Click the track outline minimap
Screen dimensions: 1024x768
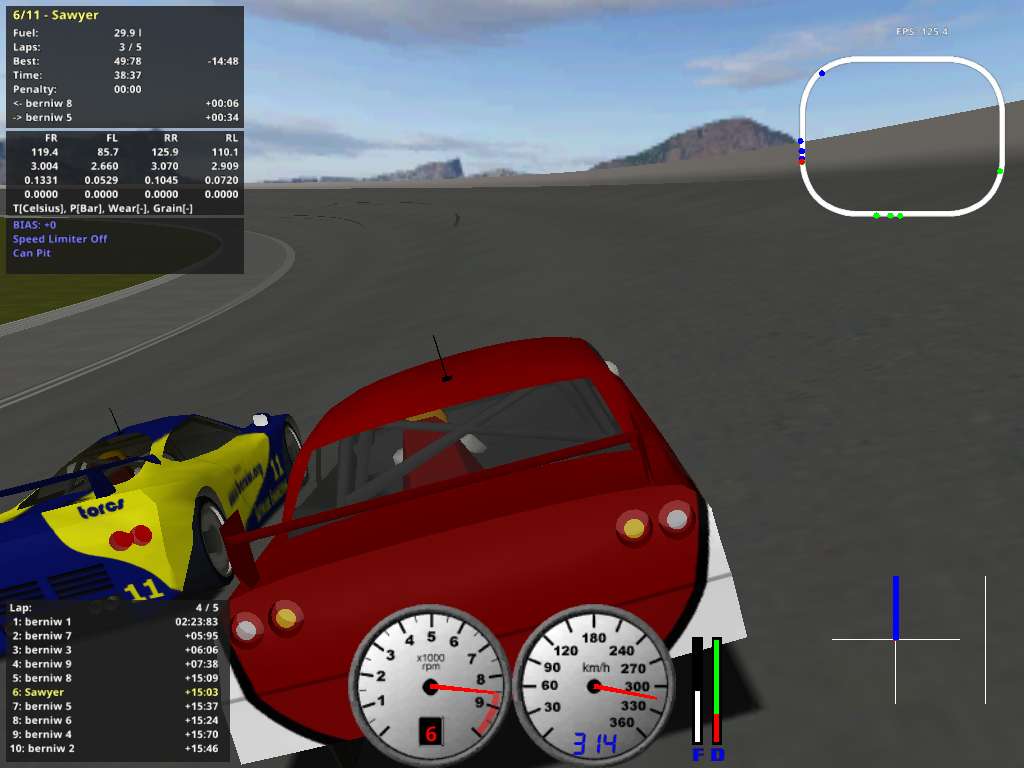pos(901,136)
